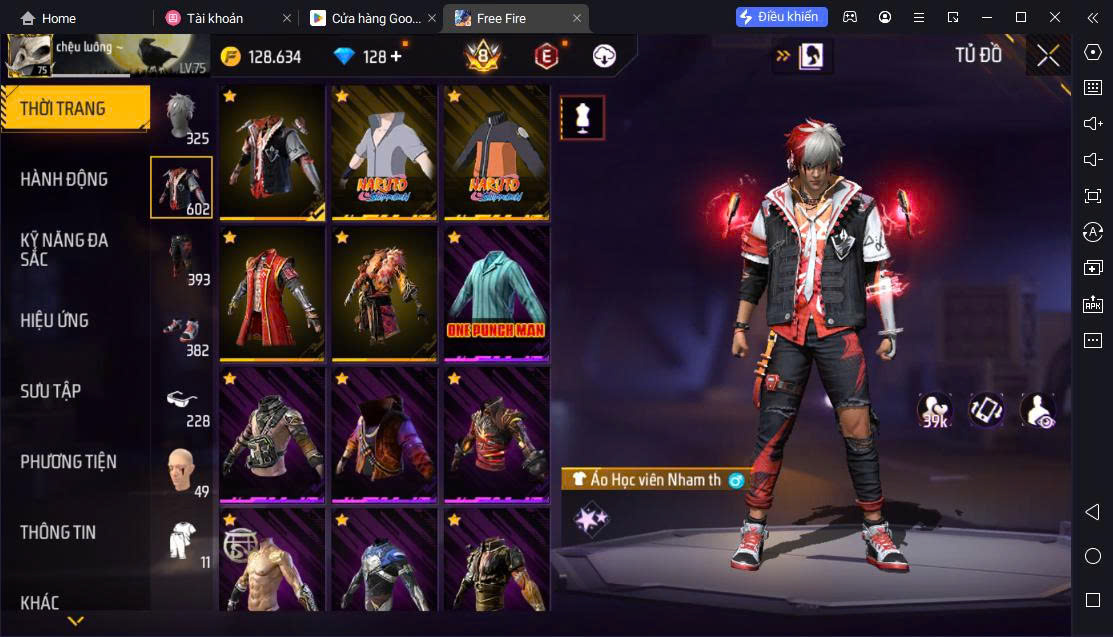The width and height of the screenshot is (1113, 637).
Task: Go to the Hiệu Ứng section
Action: pos(55,320)
